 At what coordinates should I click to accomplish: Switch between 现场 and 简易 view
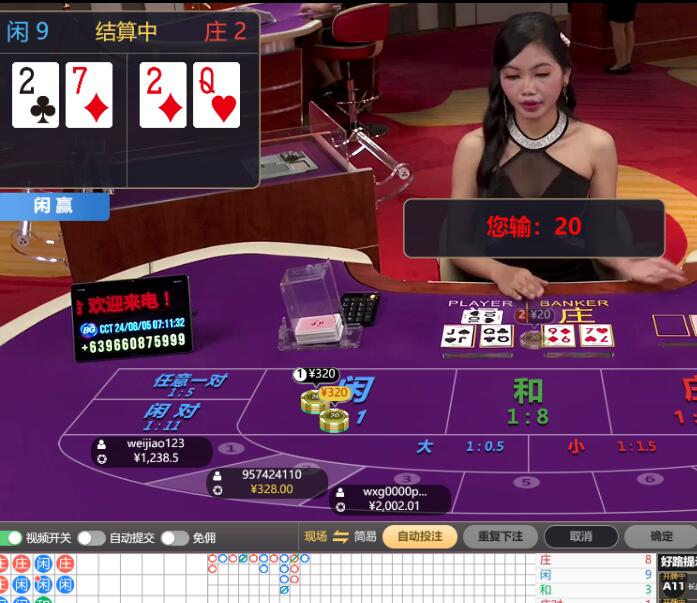click(340, 537)
